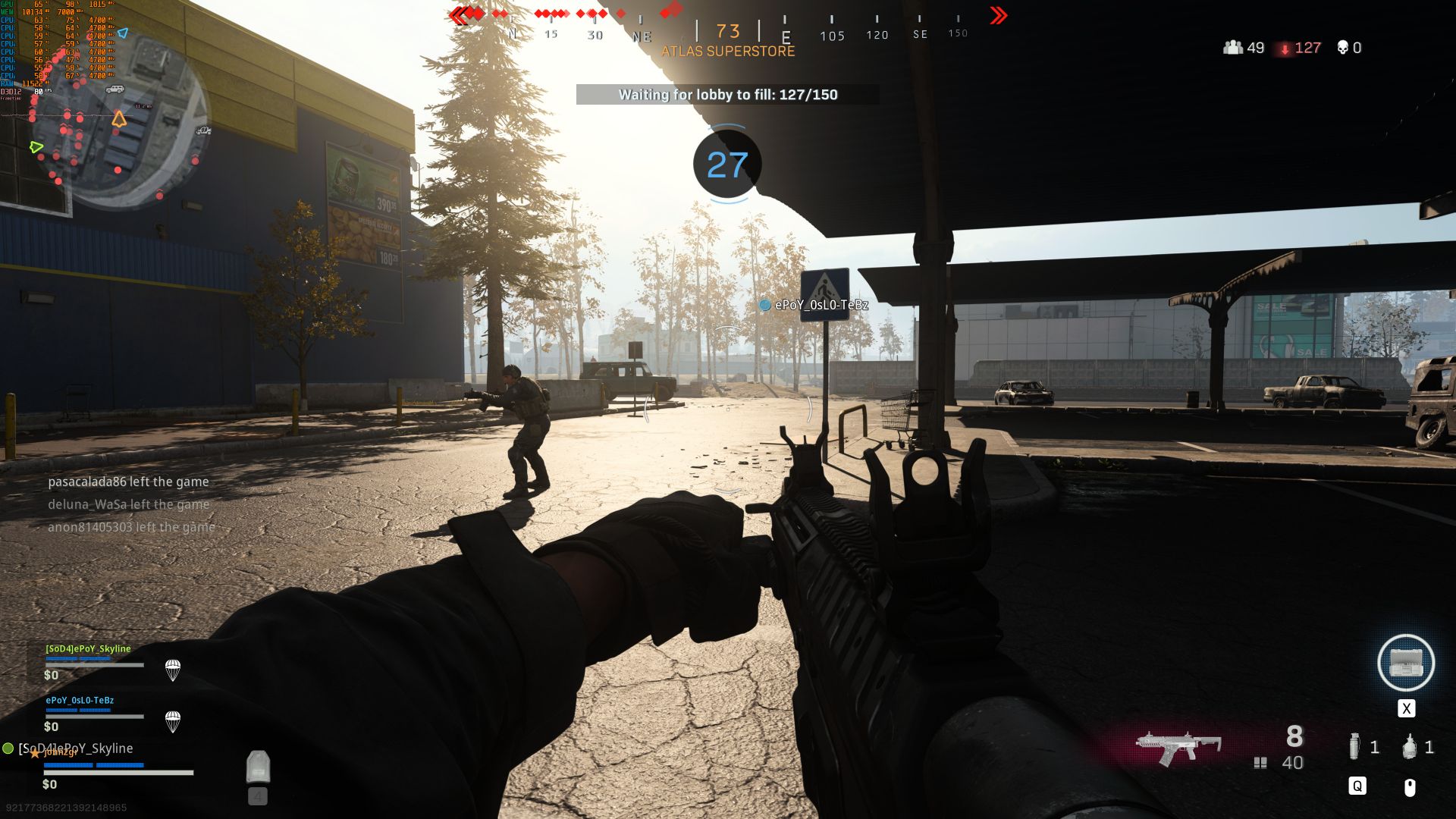Click the east heading 73 on the compass
The width and height of the screenshot is (1456, 819).
tap(726, 31)
